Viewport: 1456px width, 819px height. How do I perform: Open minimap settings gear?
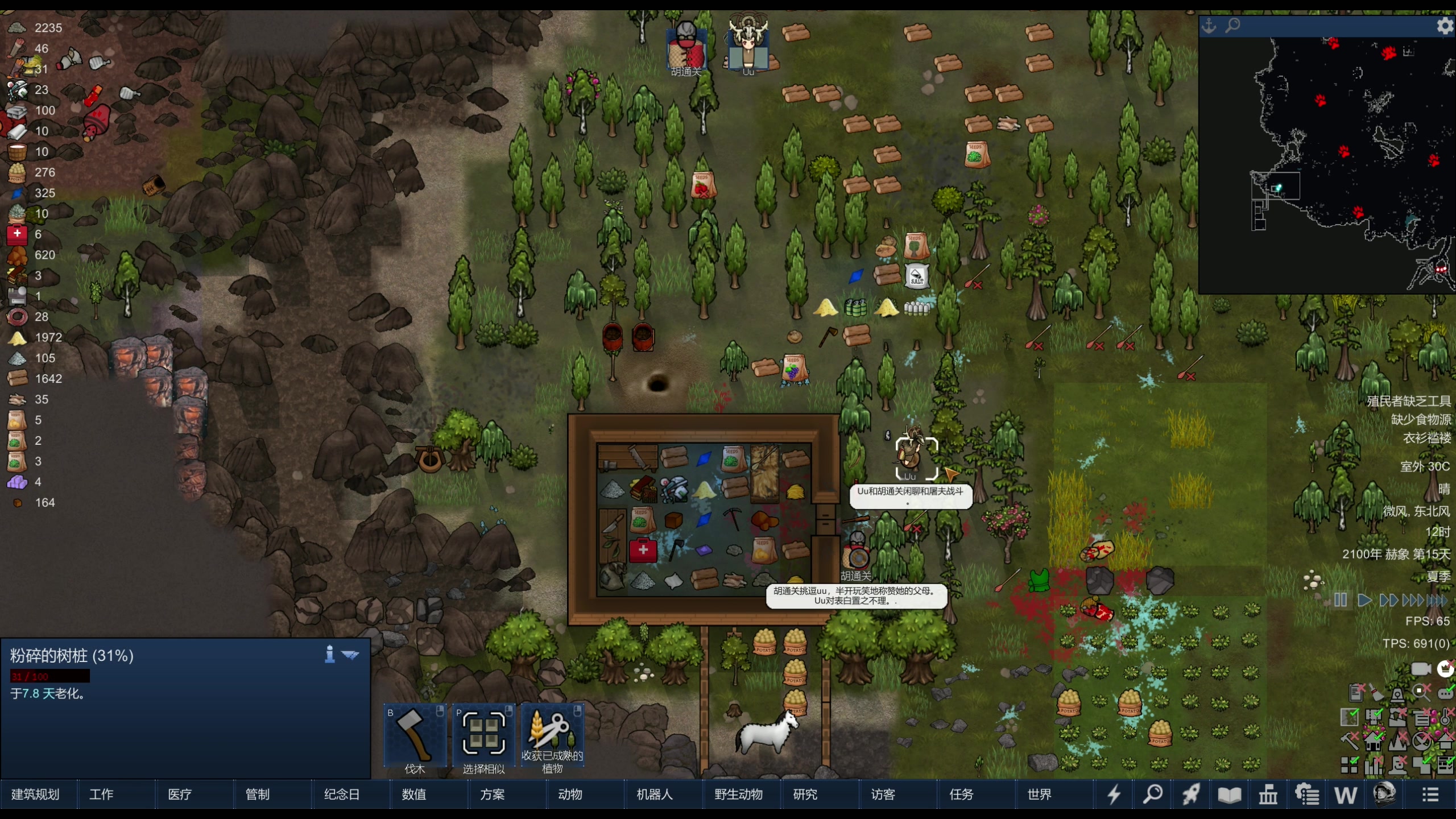[x=1445, y=26]
